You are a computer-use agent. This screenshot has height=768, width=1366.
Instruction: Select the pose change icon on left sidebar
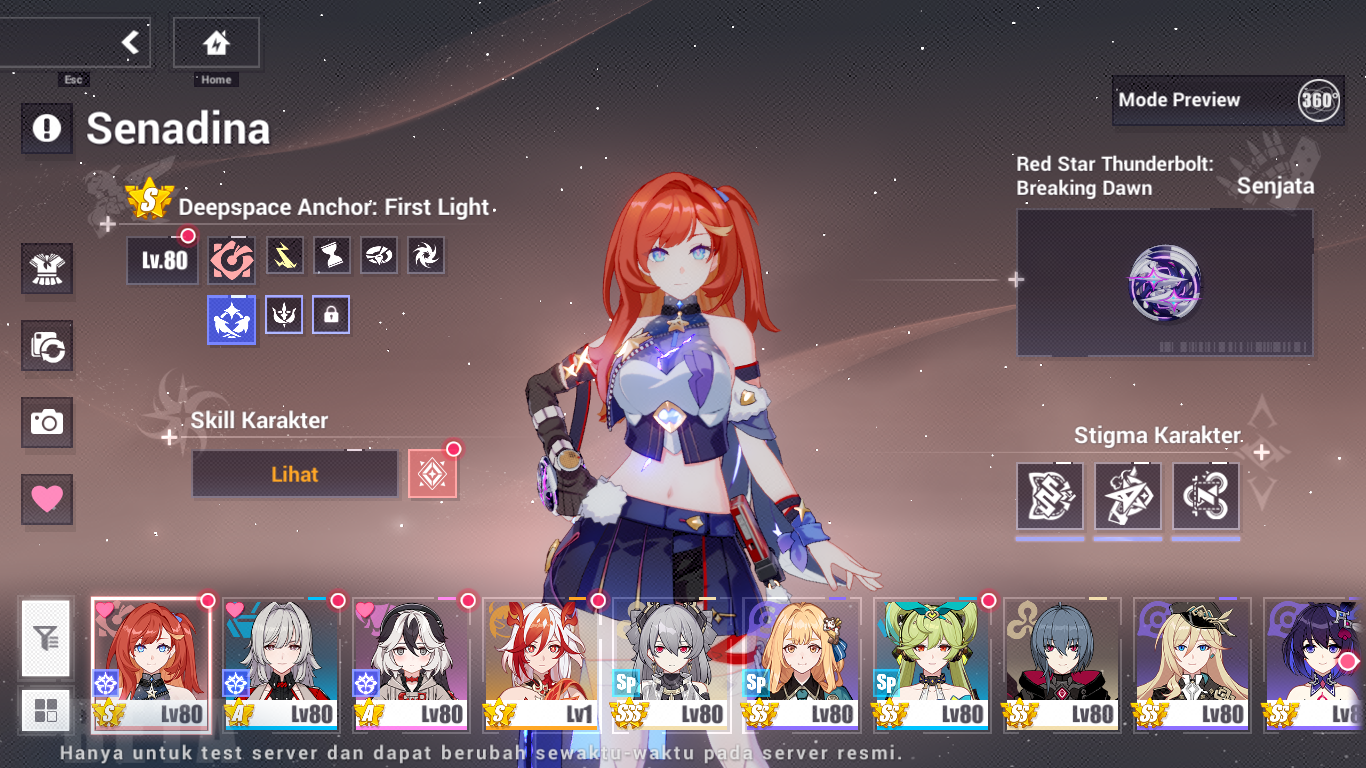point(46,346)
